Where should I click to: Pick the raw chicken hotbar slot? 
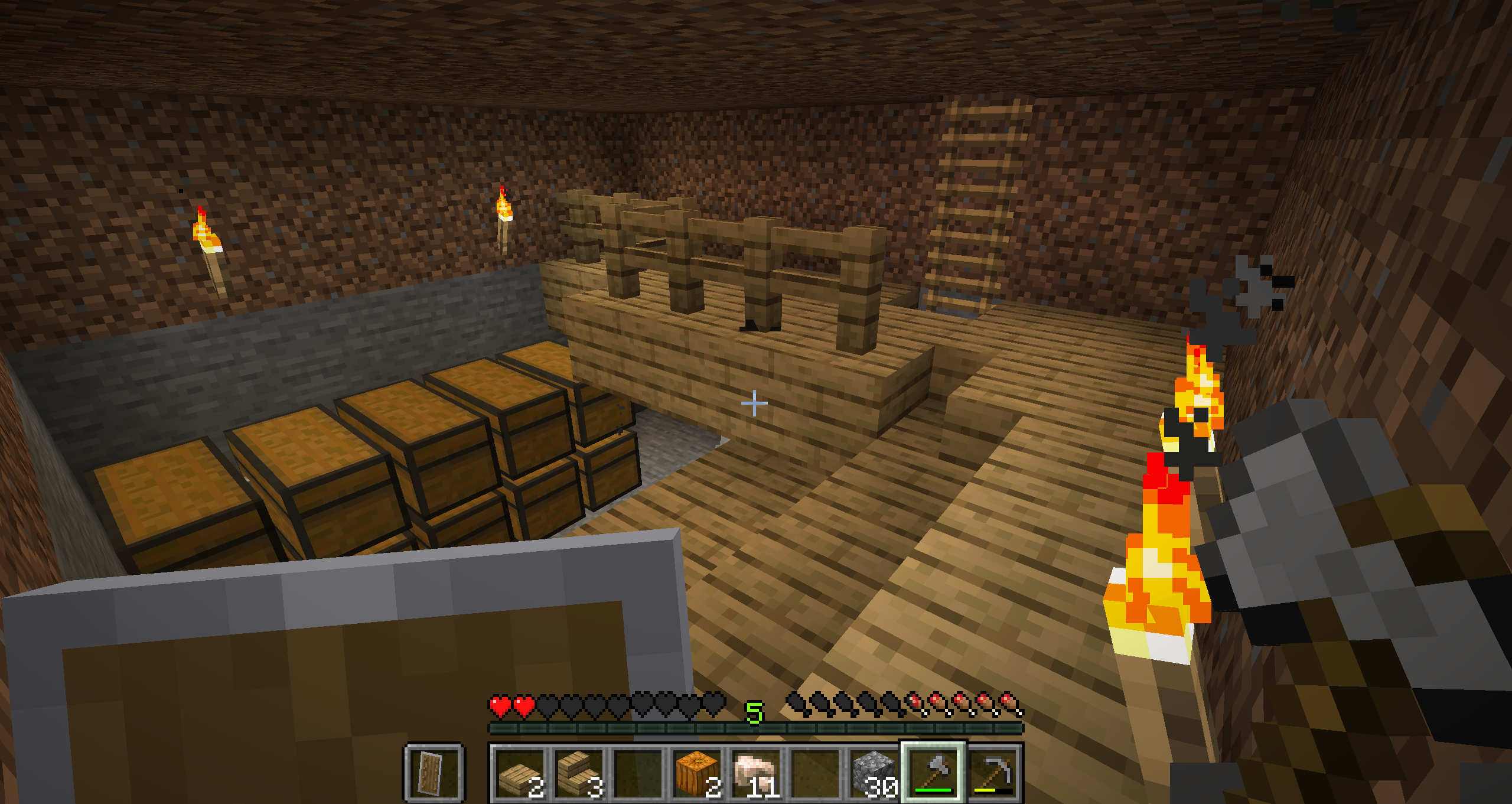click(756, 773)
